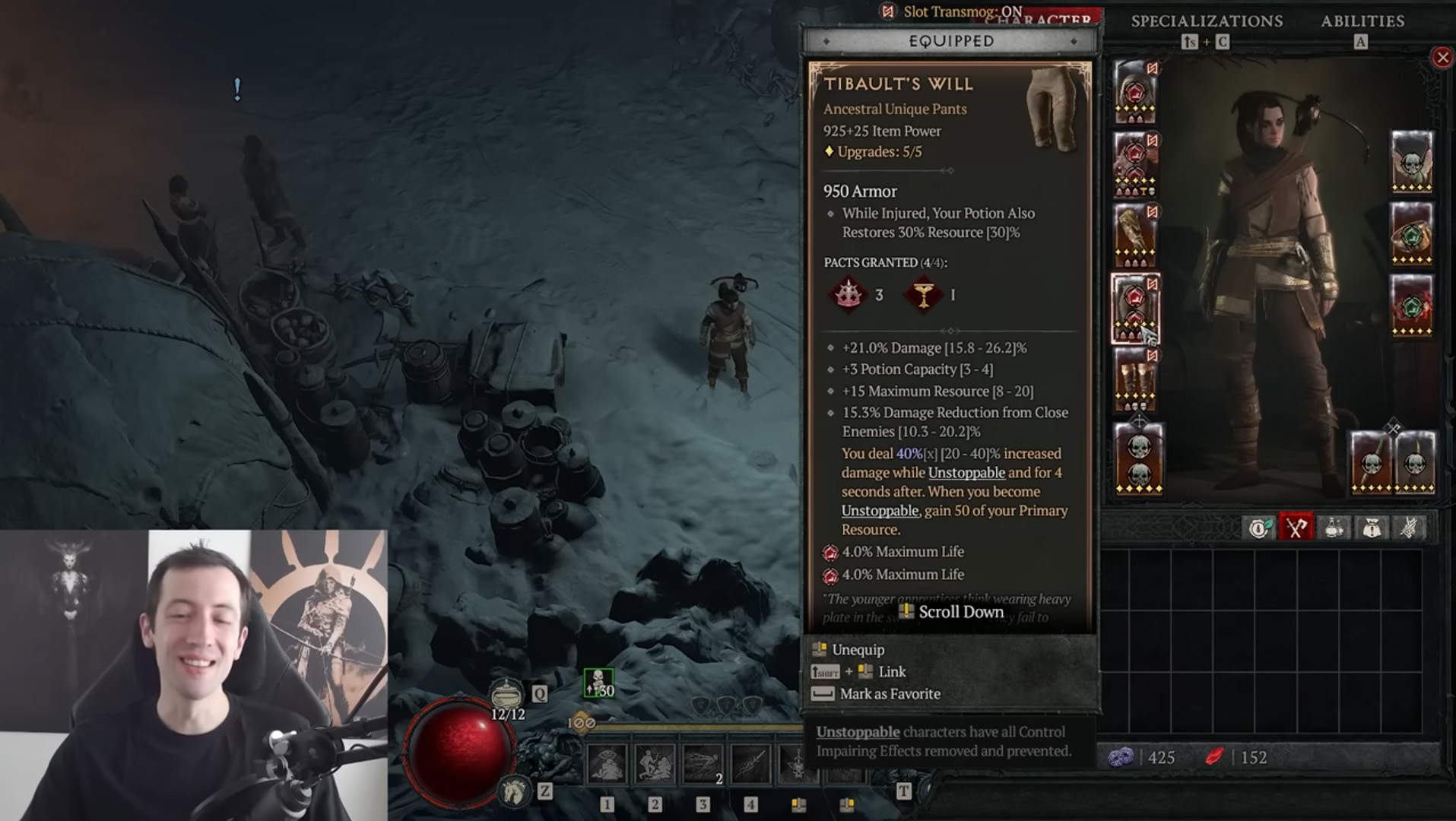Select the red thorned ring slot
1456x821 pixels.
pyautogui.click(x=1412, y=306)
